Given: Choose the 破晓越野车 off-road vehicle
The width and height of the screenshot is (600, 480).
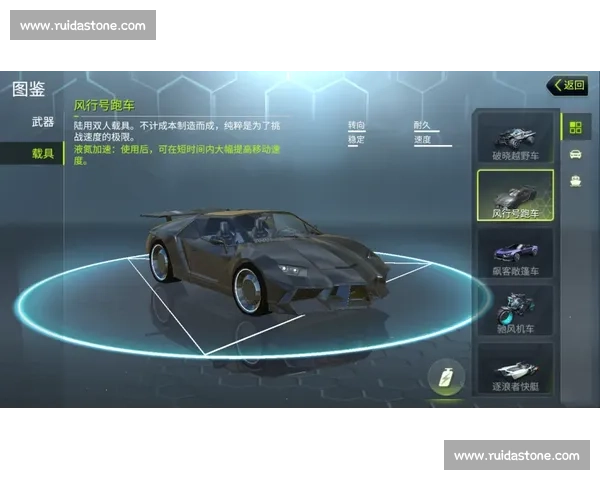Looking at the screenshot, I should pyautogui.click(x=515, y=137).
